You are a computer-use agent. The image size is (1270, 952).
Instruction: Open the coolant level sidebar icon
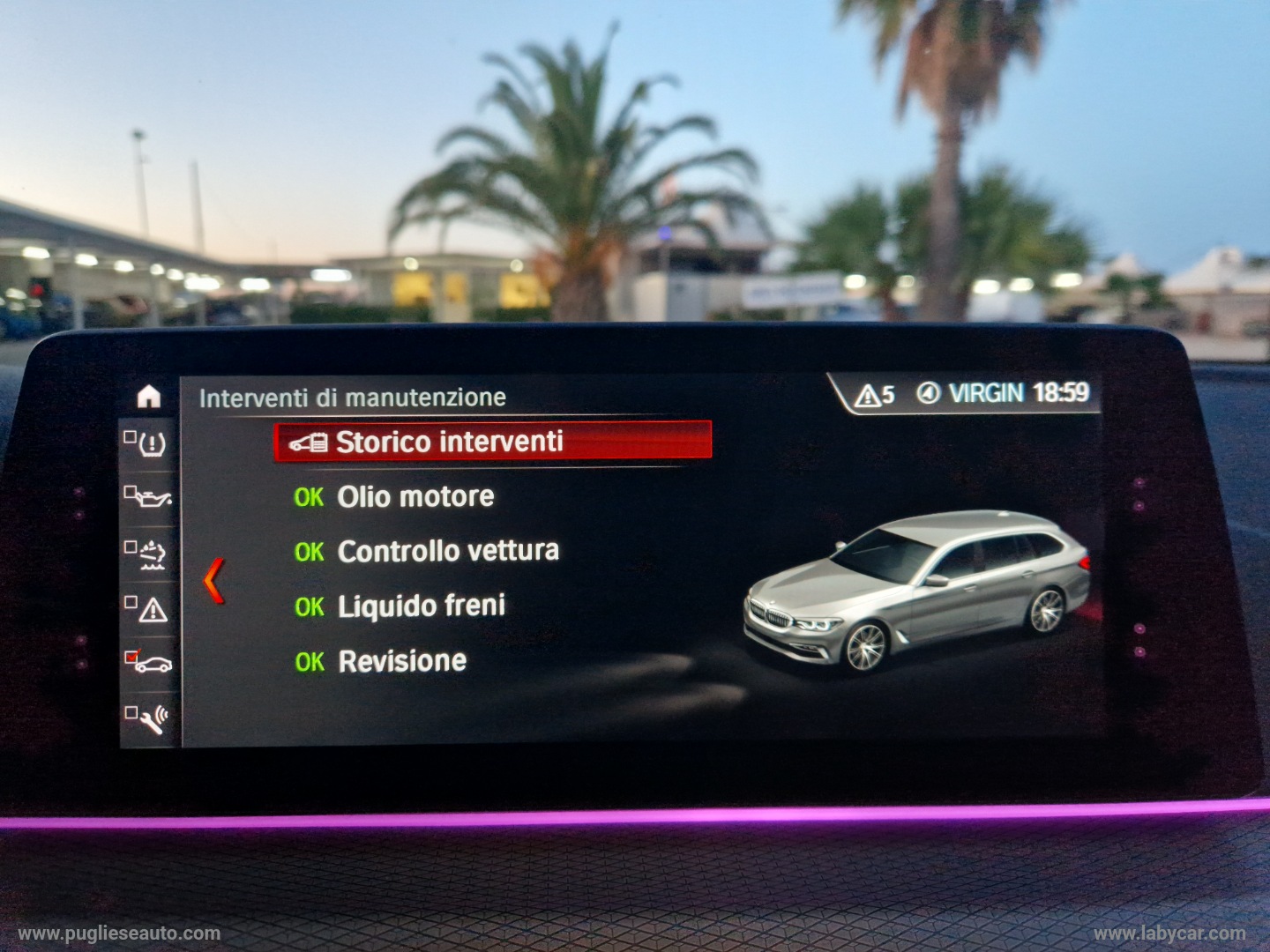(x=148, y=554)
